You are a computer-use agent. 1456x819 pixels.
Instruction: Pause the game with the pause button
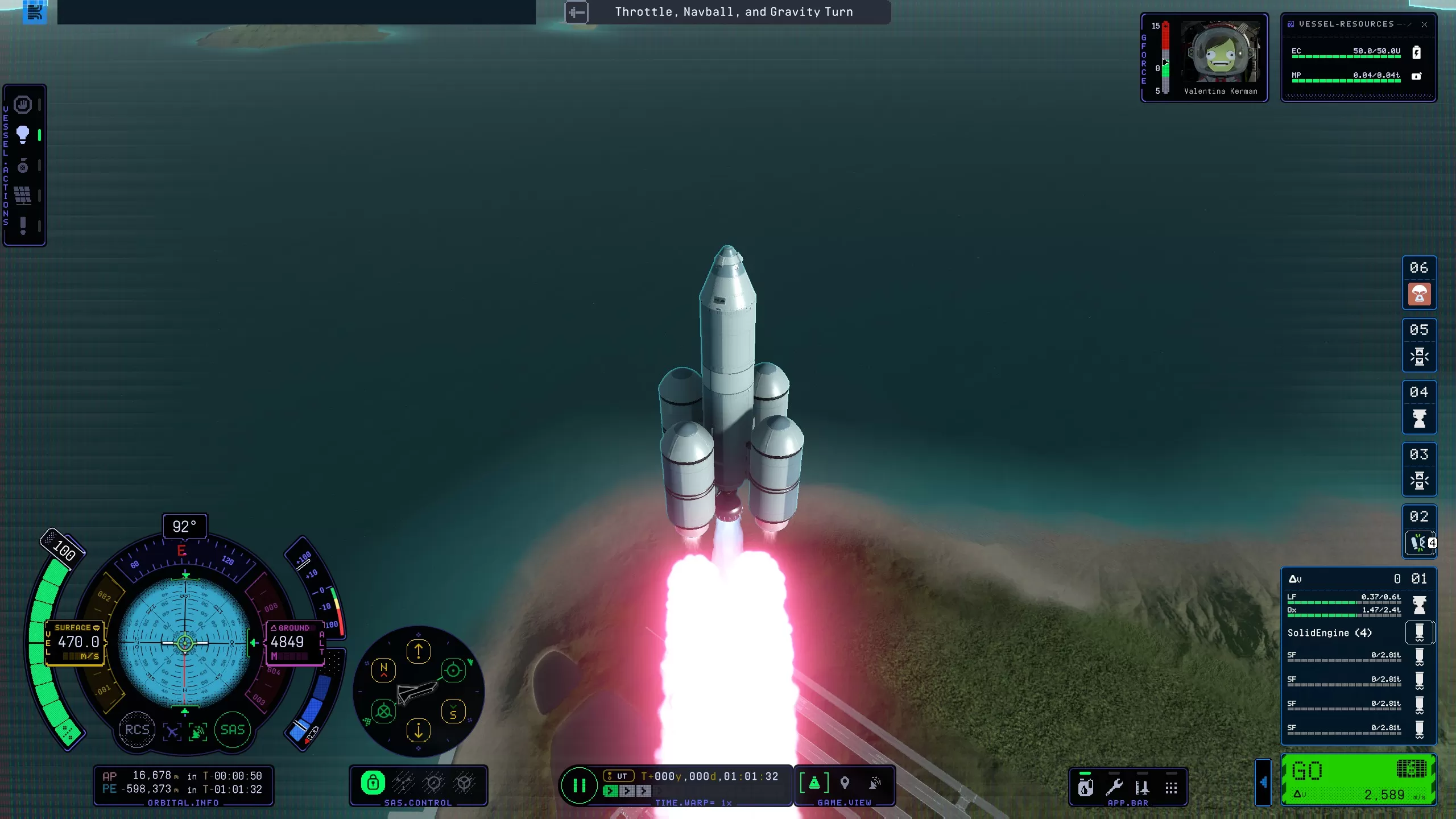click(579, 786)
